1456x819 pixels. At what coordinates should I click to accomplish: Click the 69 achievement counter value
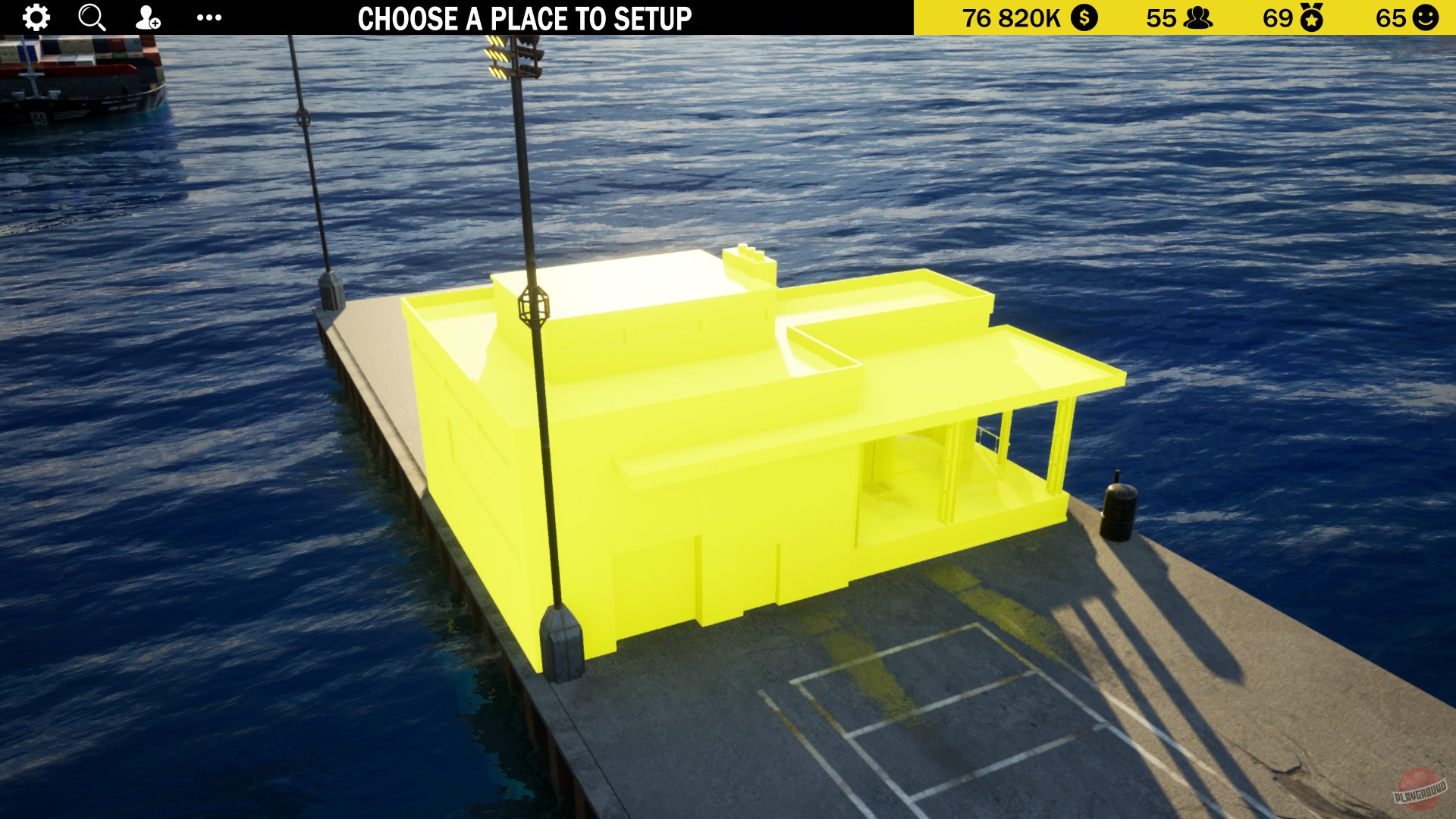point(1277,17)
